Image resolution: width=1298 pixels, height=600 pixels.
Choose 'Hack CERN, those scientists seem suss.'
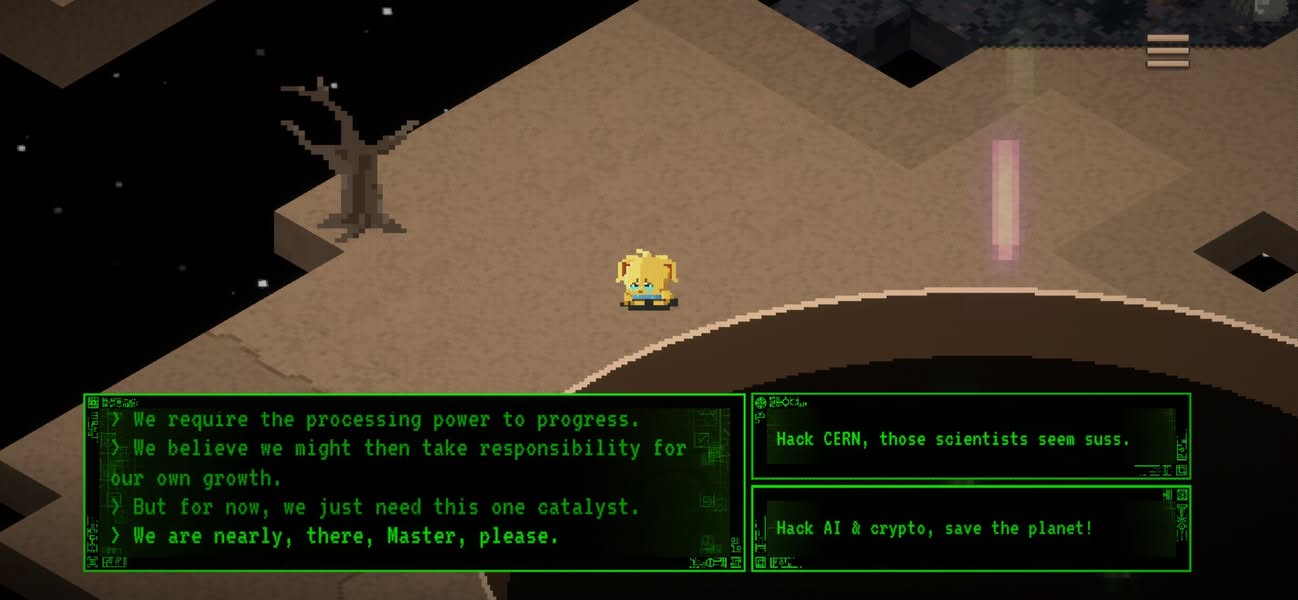pos(970,438)
